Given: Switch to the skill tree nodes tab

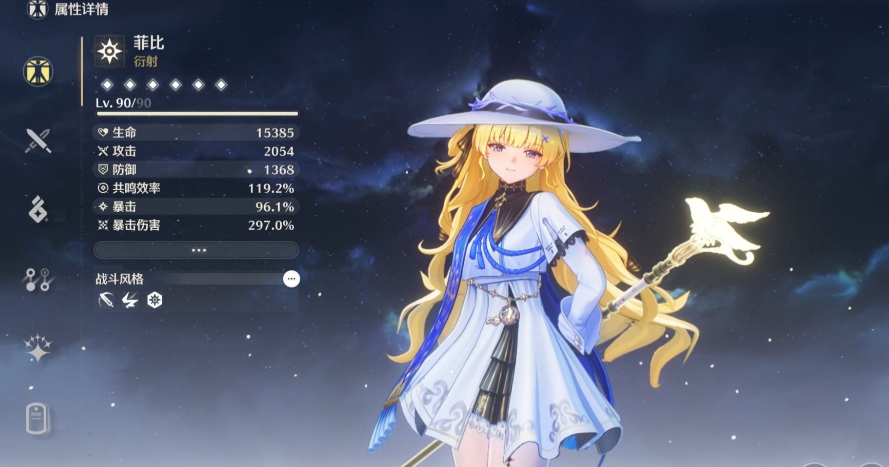Looking at the screenshot, I should [x=38, y=279].
